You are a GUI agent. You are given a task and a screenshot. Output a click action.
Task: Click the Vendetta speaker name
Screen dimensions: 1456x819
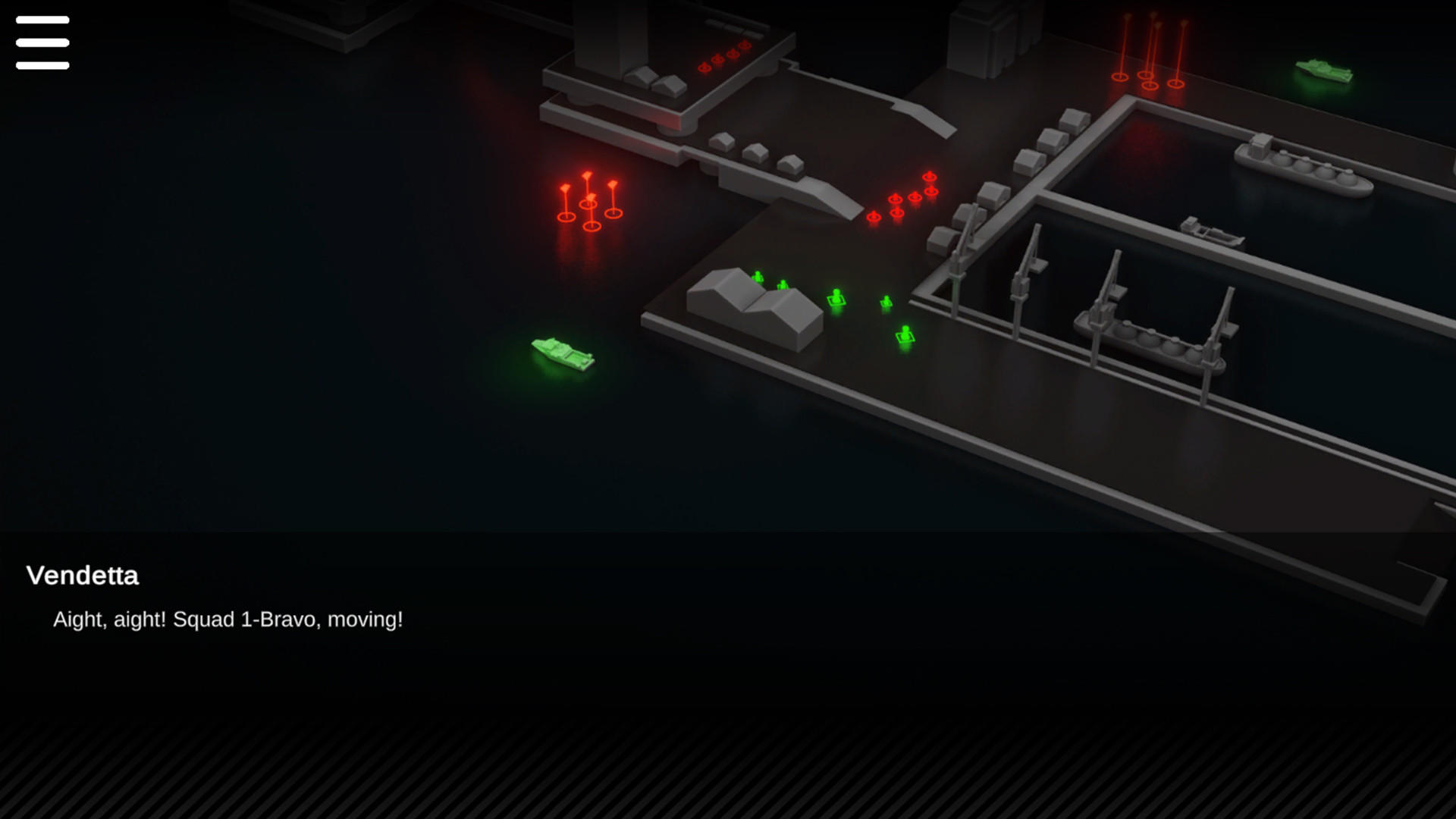point(83,576)
